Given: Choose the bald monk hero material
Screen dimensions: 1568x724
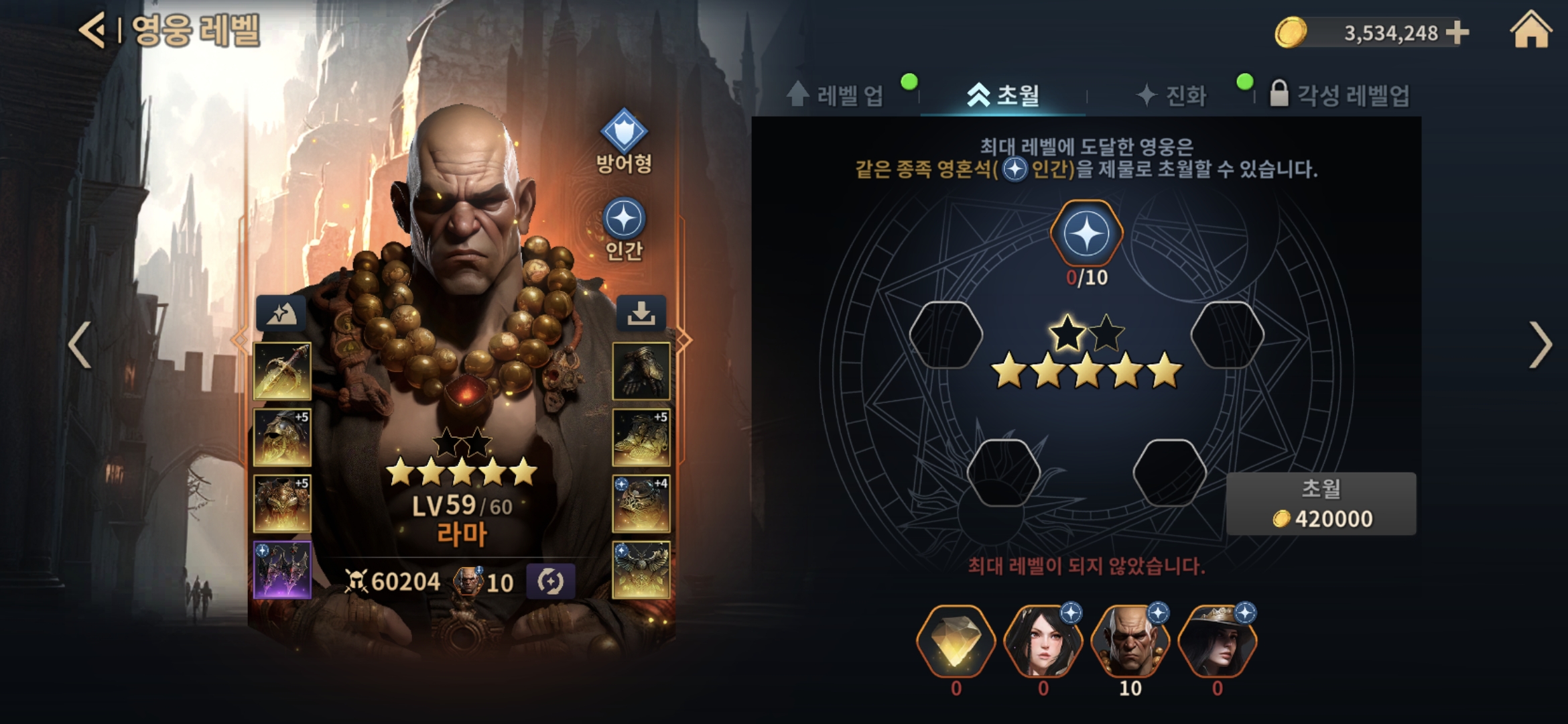Looking at the screenshot, I should click(1130, 642).
